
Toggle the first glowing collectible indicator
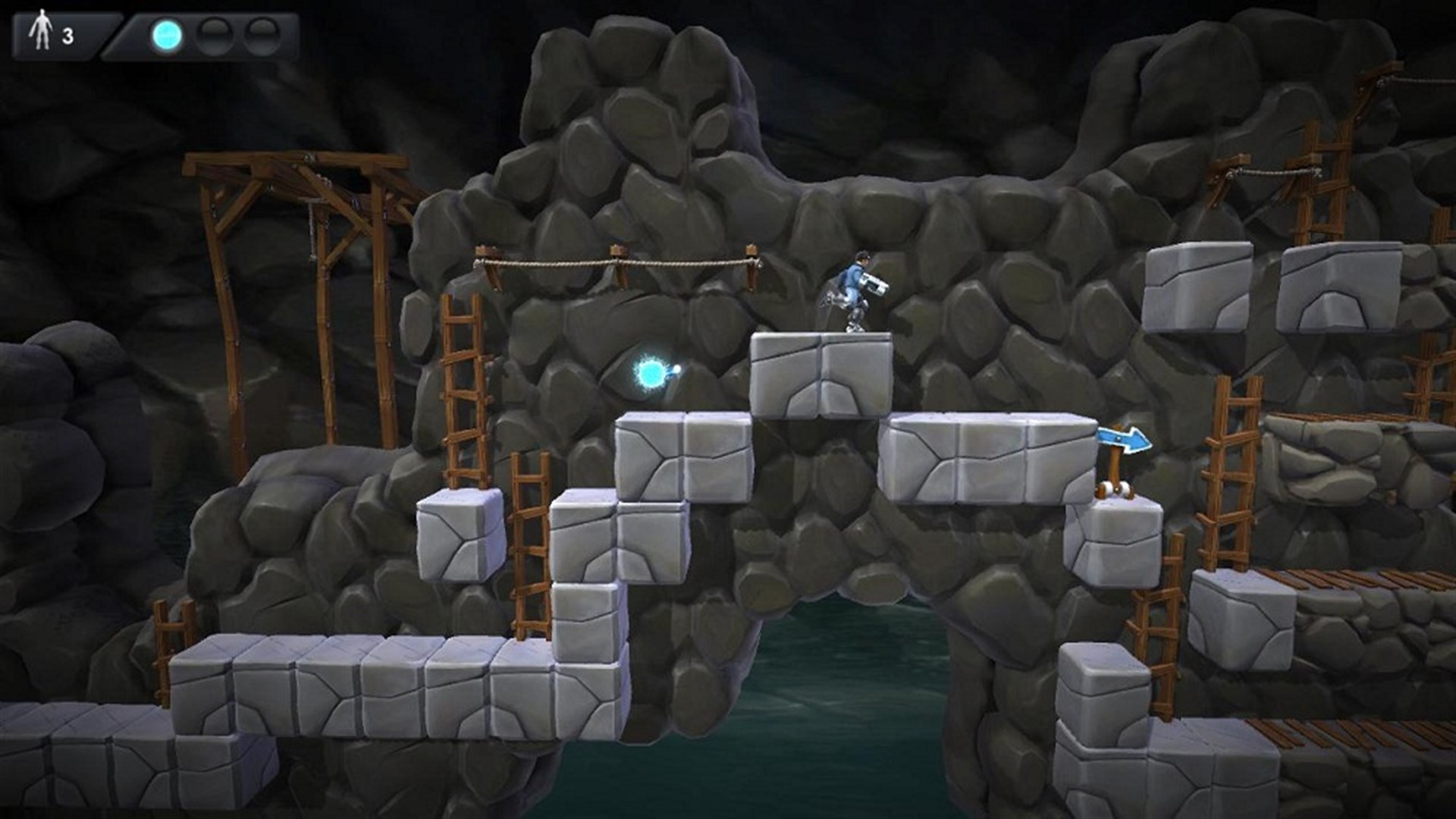(x=165, y=35)
